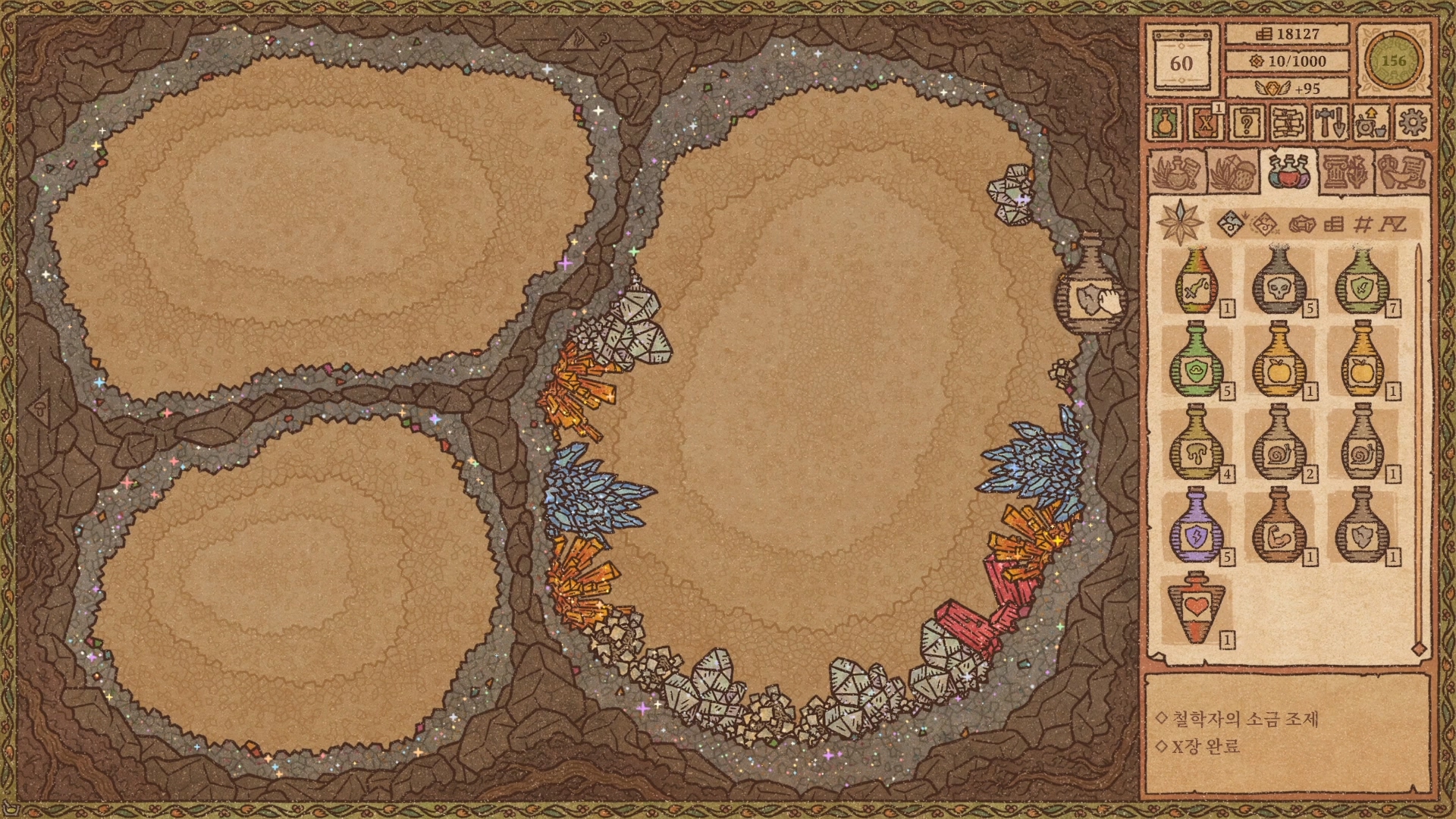The height and width of the screenshot is (819, 1456).
Task: Sort inventory by quantity using # icon
Action: point(1363,224)
